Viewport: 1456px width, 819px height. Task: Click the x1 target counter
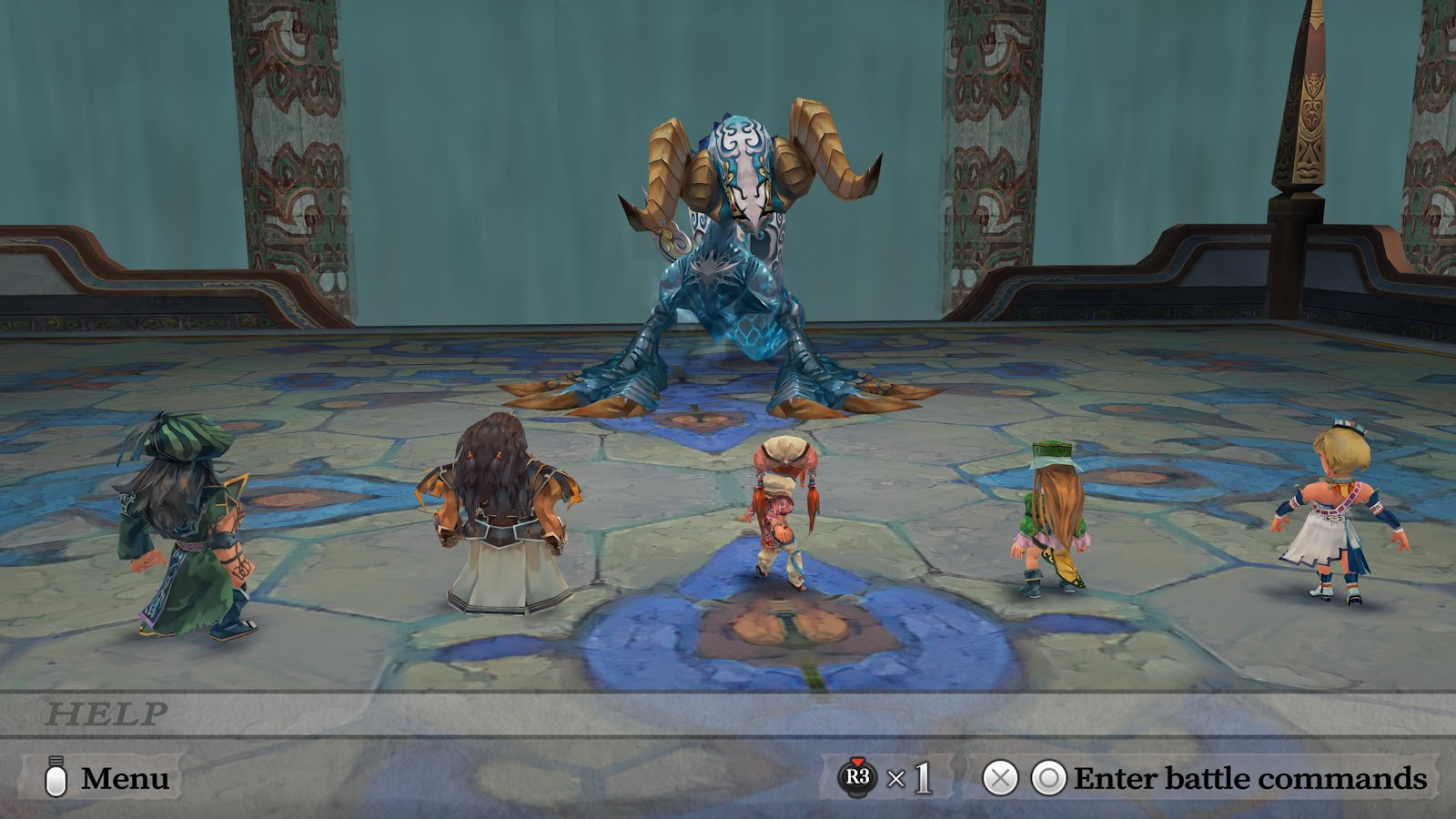coord(910,779)
